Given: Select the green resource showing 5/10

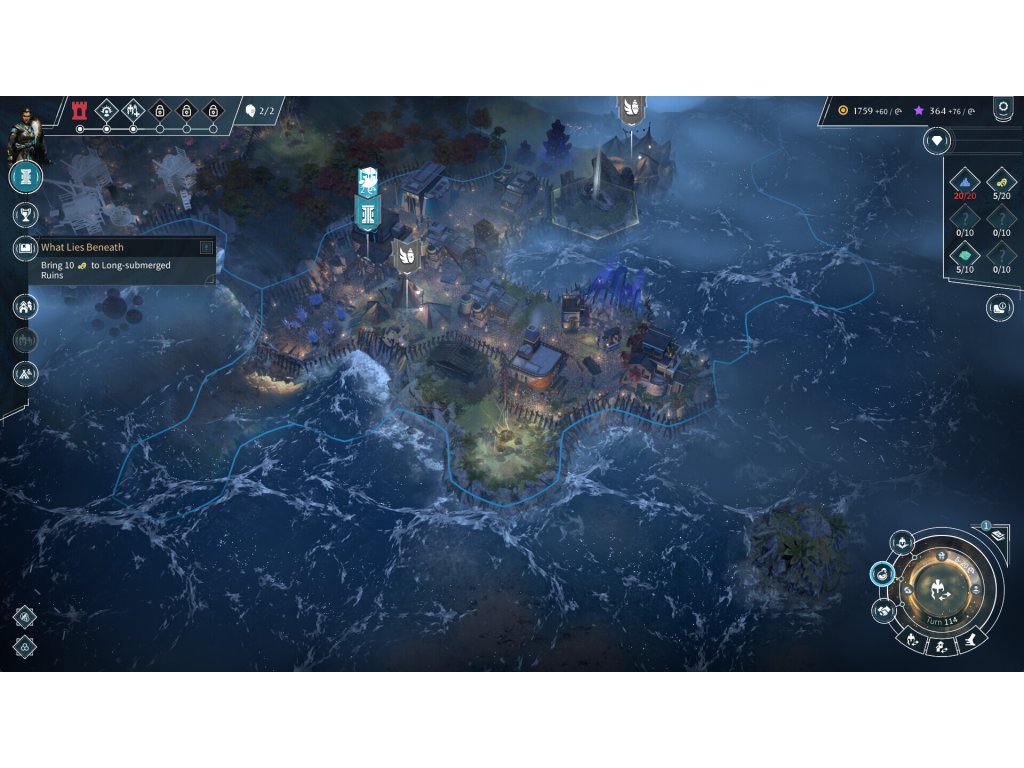Looking at the screenshot, I should pyautogui.click(x=964, y=256).
